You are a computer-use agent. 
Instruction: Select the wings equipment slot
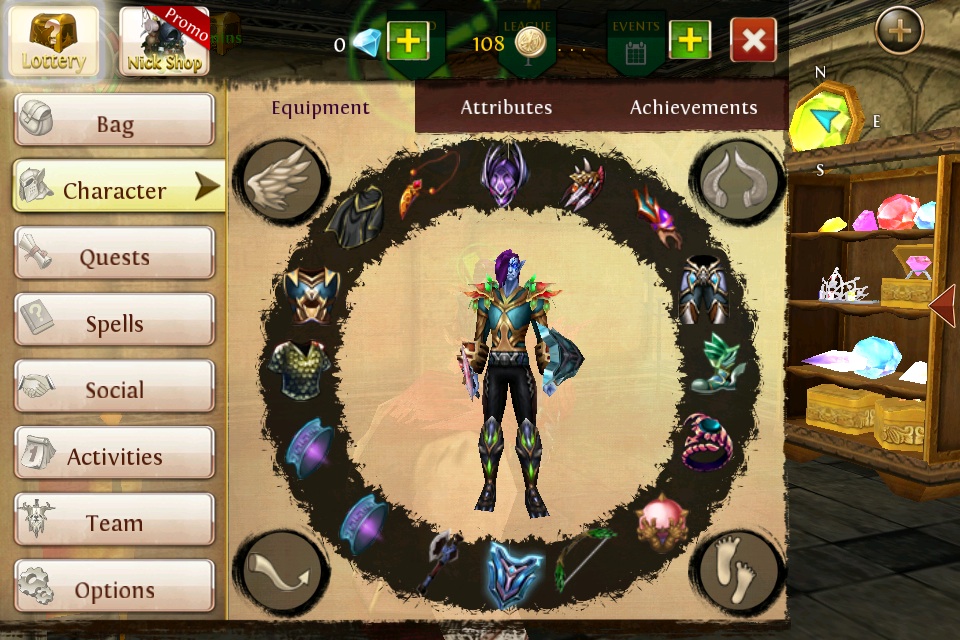[281, 180]
